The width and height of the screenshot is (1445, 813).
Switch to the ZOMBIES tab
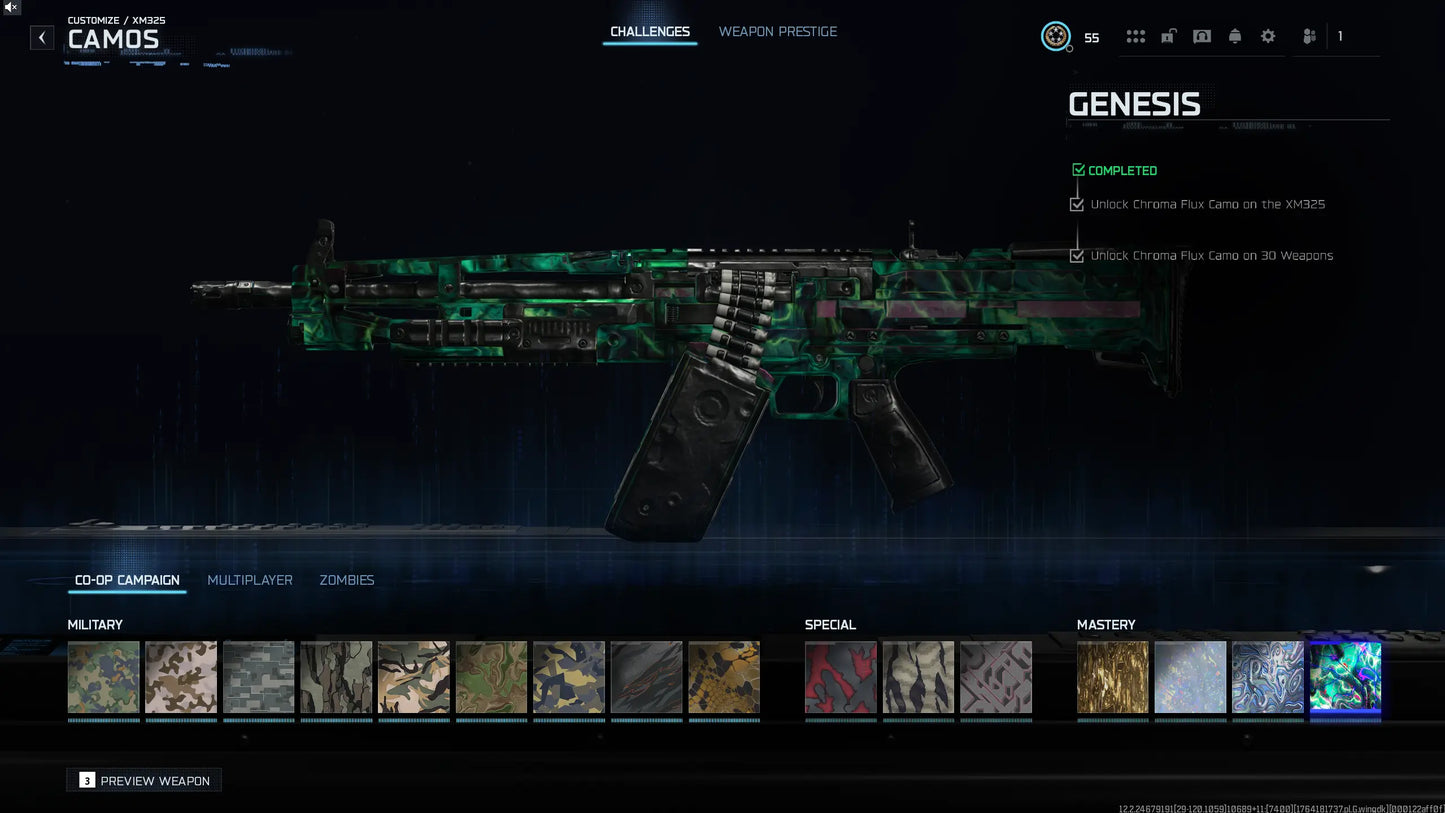(x=346, y=580)
